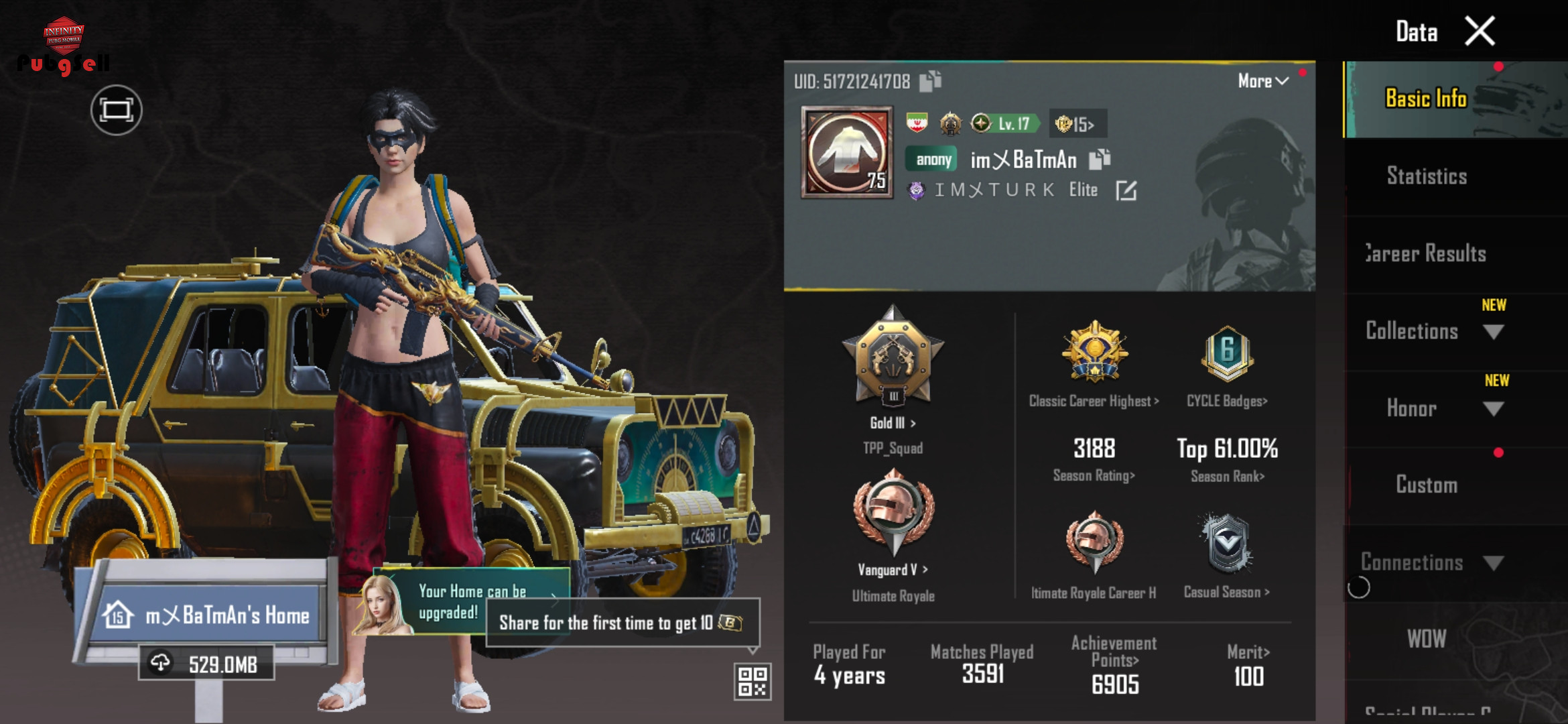Image resolution: width=1568 pixels, height=724 pixels.
Task: Open the WOW tab
Action: point(1427,639)
